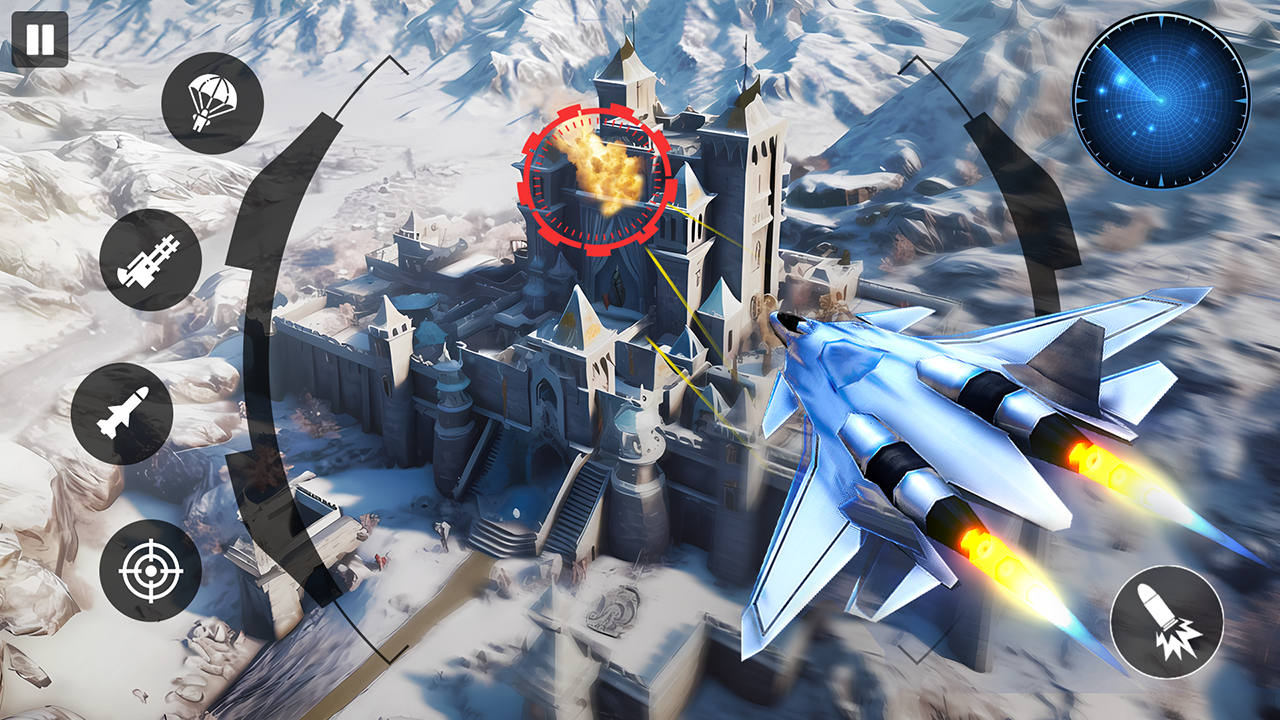The height and width of the screenshot is (720, 1280).
Task: Tap the burning tower inside the red circle
Action: click(x=600, y=175)
